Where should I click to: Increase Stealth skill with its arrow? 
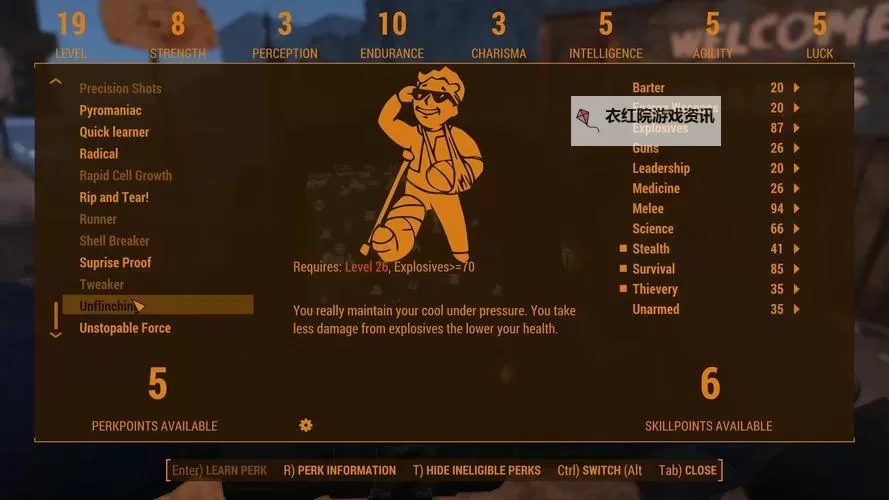(x=796, y=249)
